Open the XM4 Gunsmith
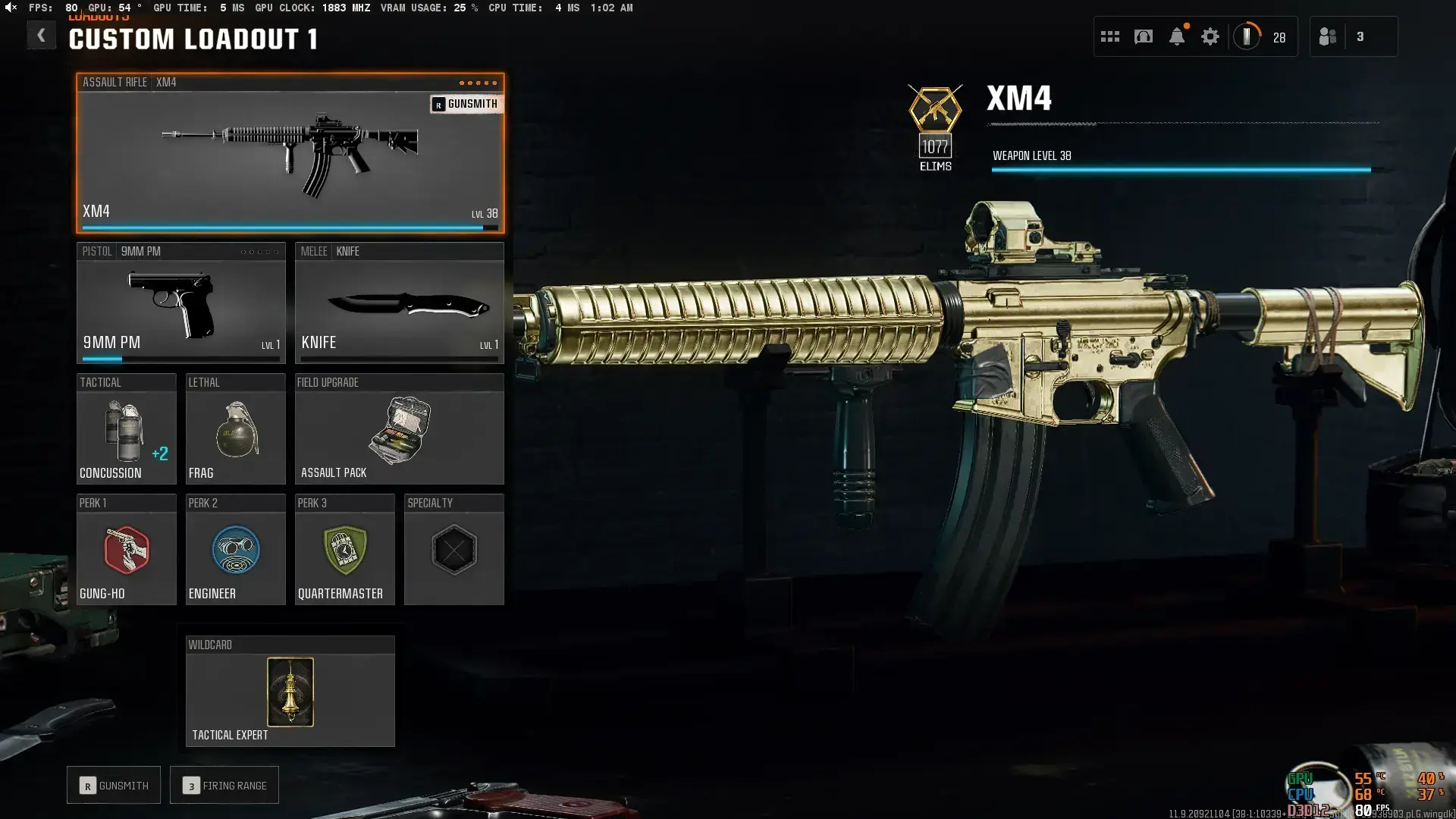The width and height of the screenshot is (1456, 819). [x=466, y=104]
